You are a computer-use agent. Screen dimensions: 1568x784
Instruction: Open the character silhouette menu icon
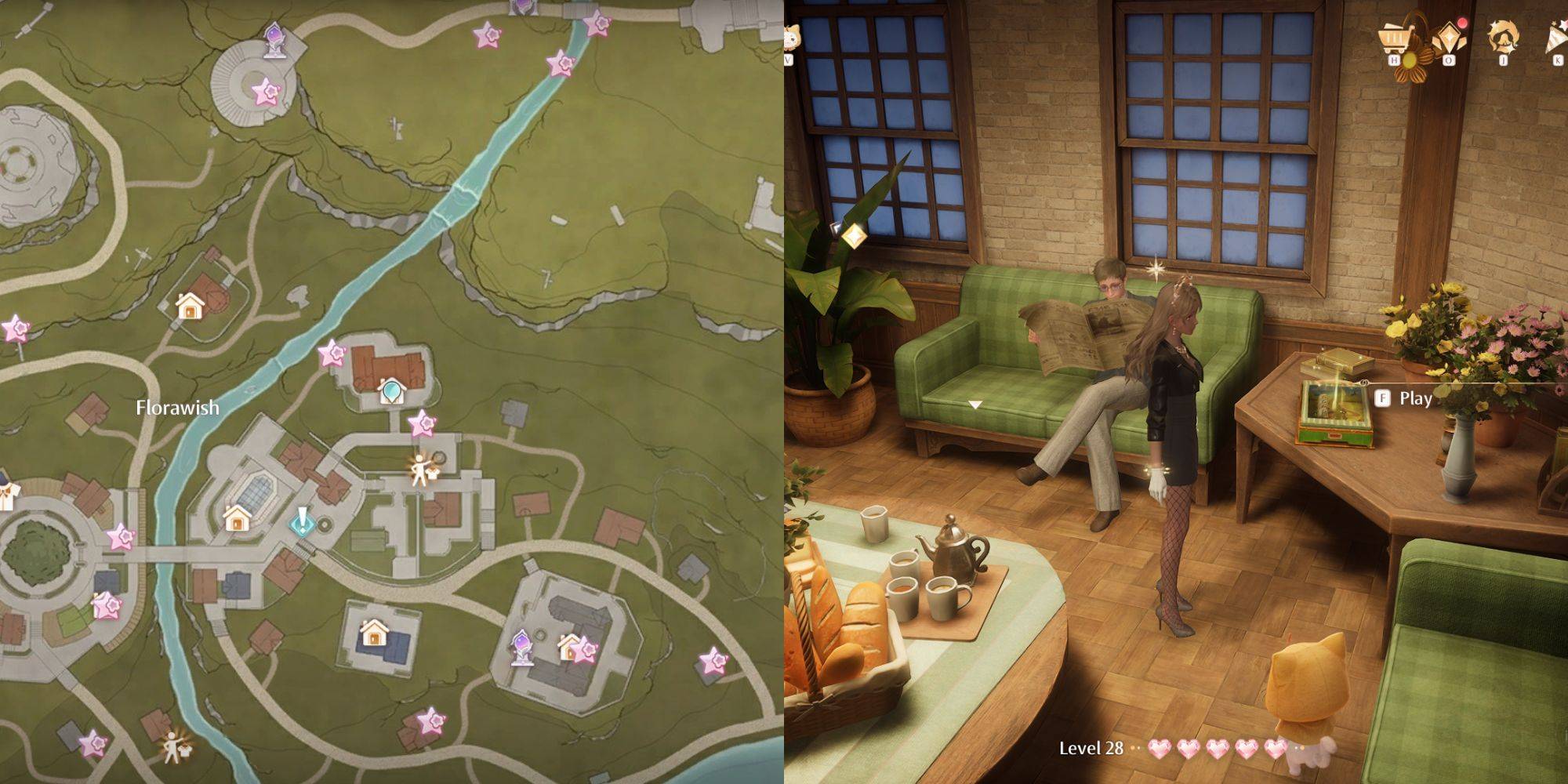pos(1502,38)
